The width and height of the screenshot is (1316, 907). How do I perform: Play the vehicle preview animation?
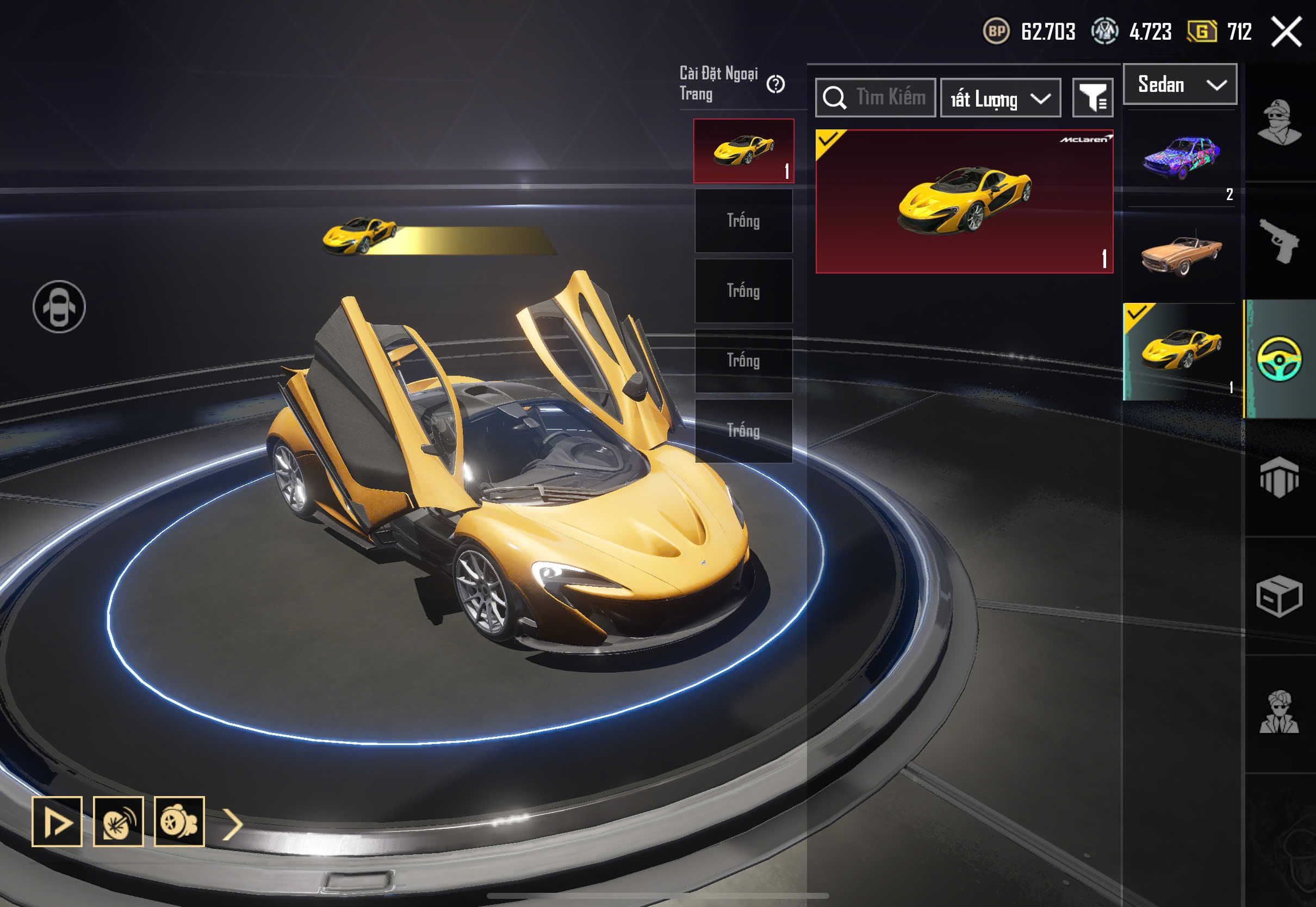(x=57, y=821)
